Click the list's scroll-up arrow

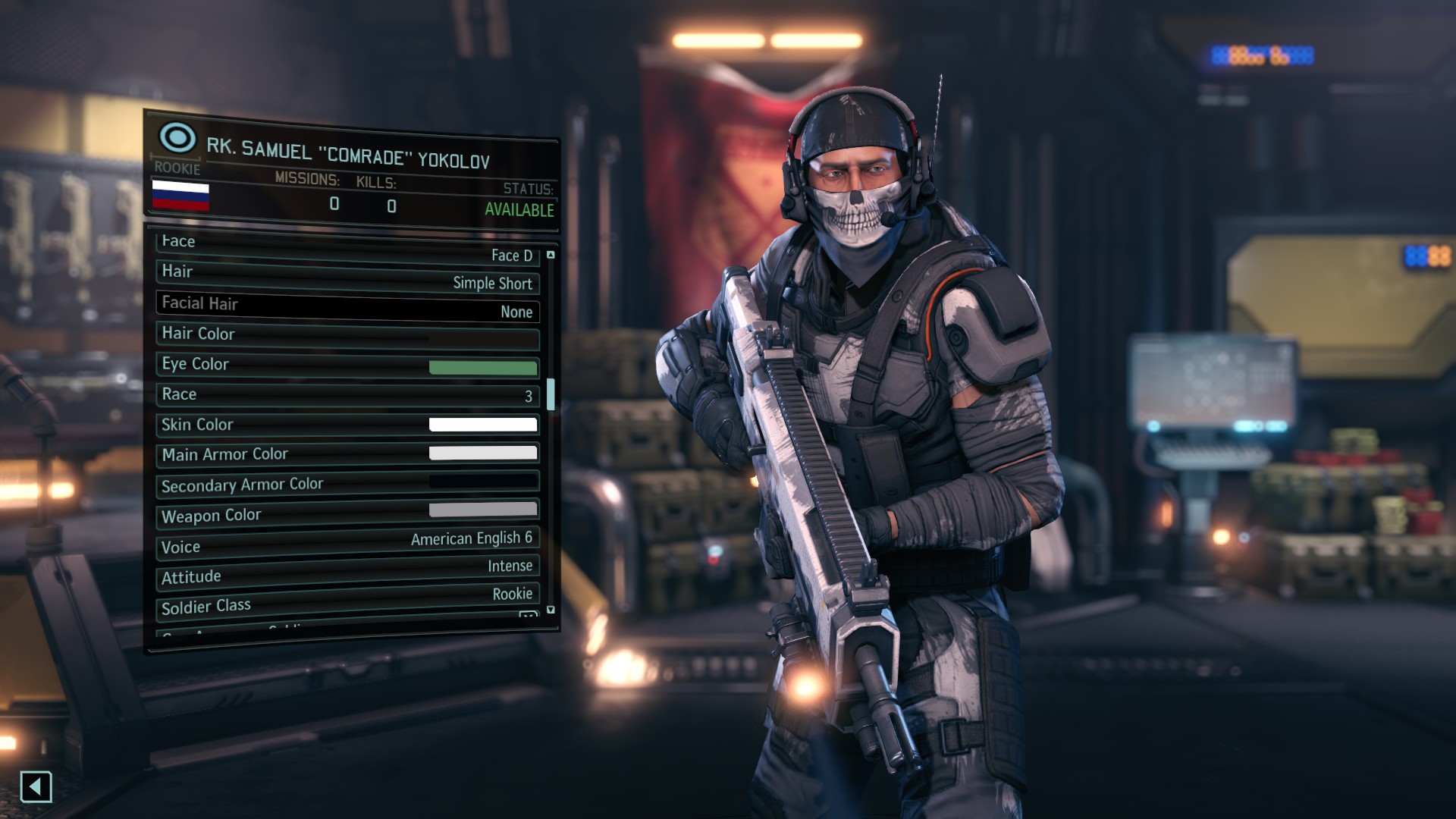pos(551,255)
